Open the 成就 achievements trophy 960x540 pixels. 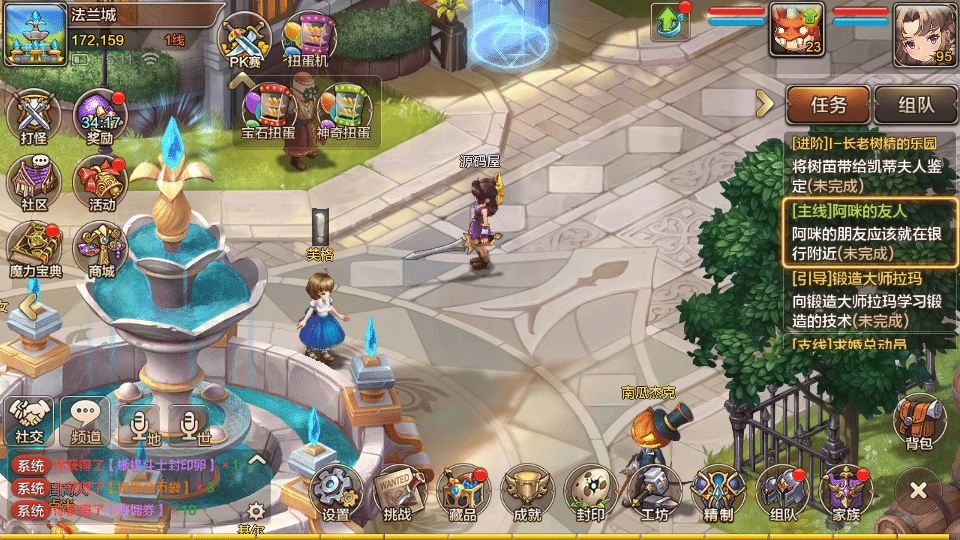(x=527, y=492)
